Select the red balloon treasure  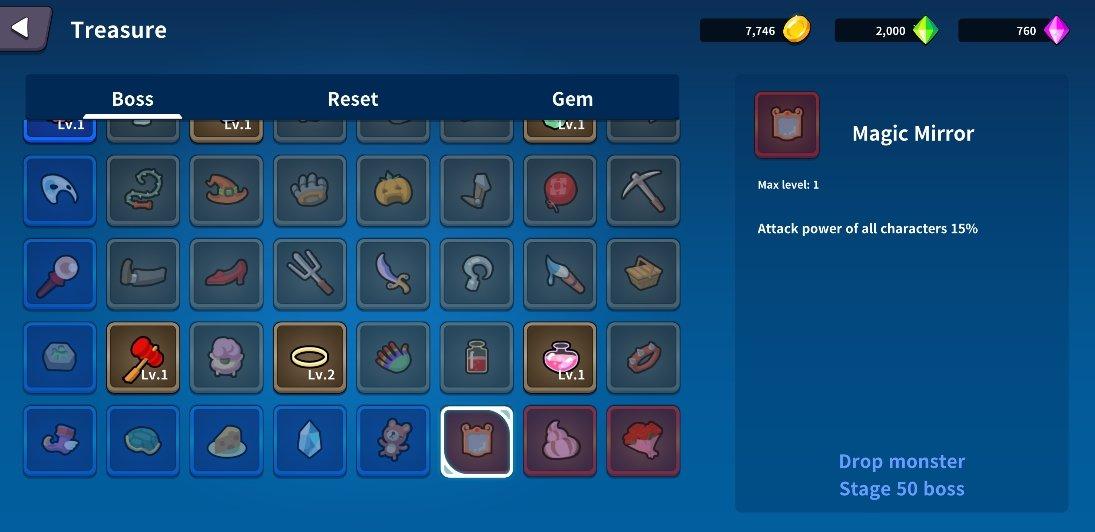[x=560, y=191]
